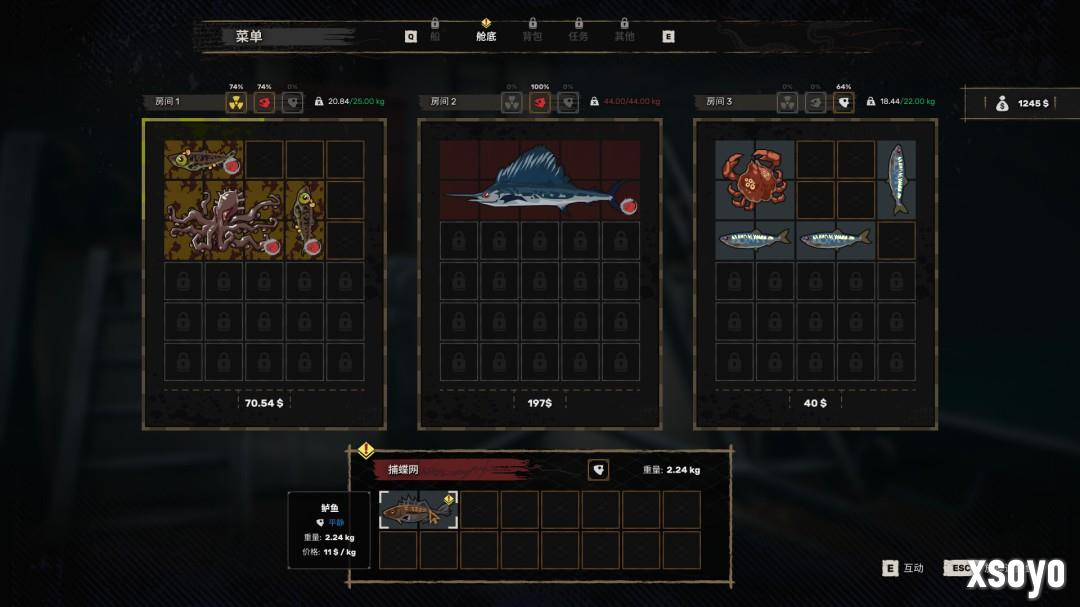Select the 房间 2 room header

pyautogui.click(x=459, y=102)
